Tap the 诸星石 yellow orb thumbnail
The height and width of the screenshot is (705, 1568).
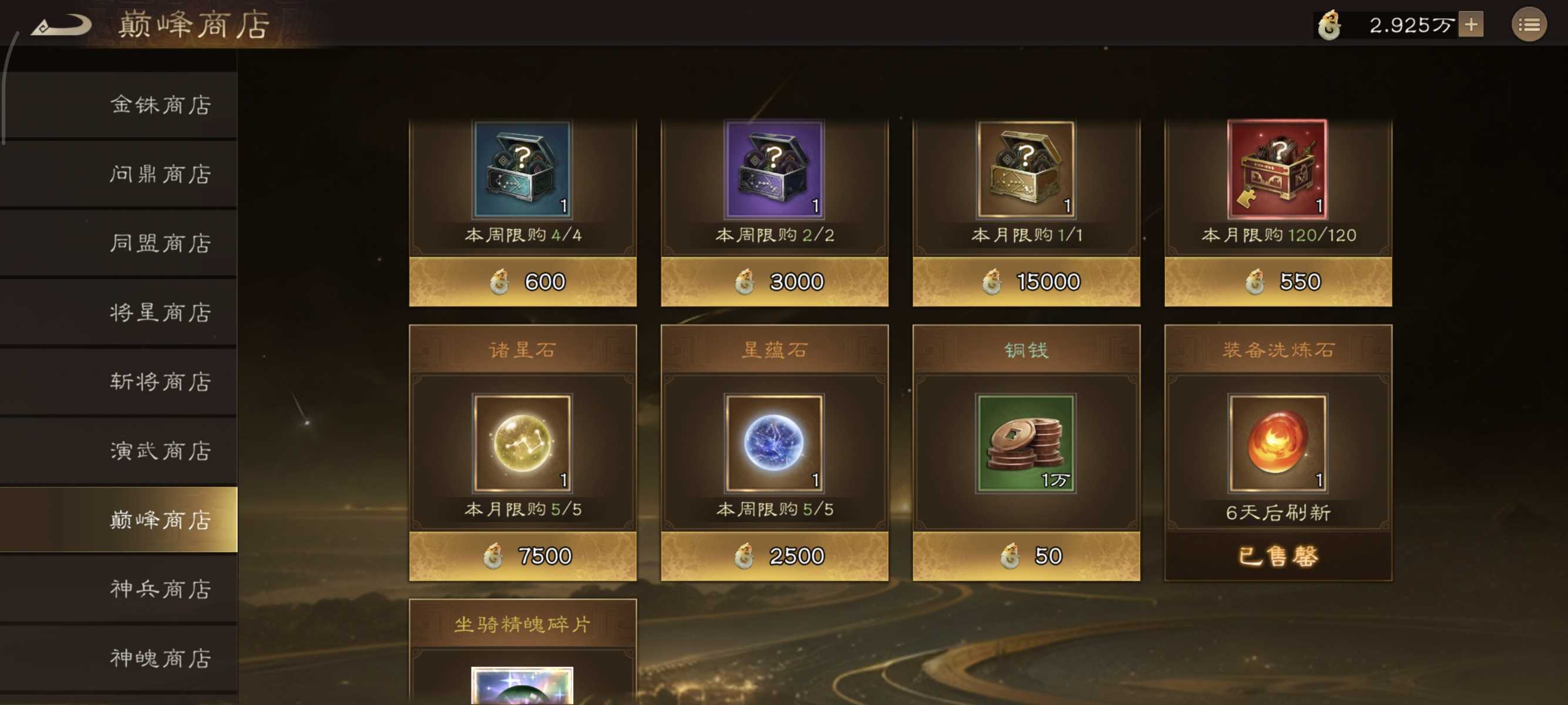pyautogui.click(x=522, y=444)
